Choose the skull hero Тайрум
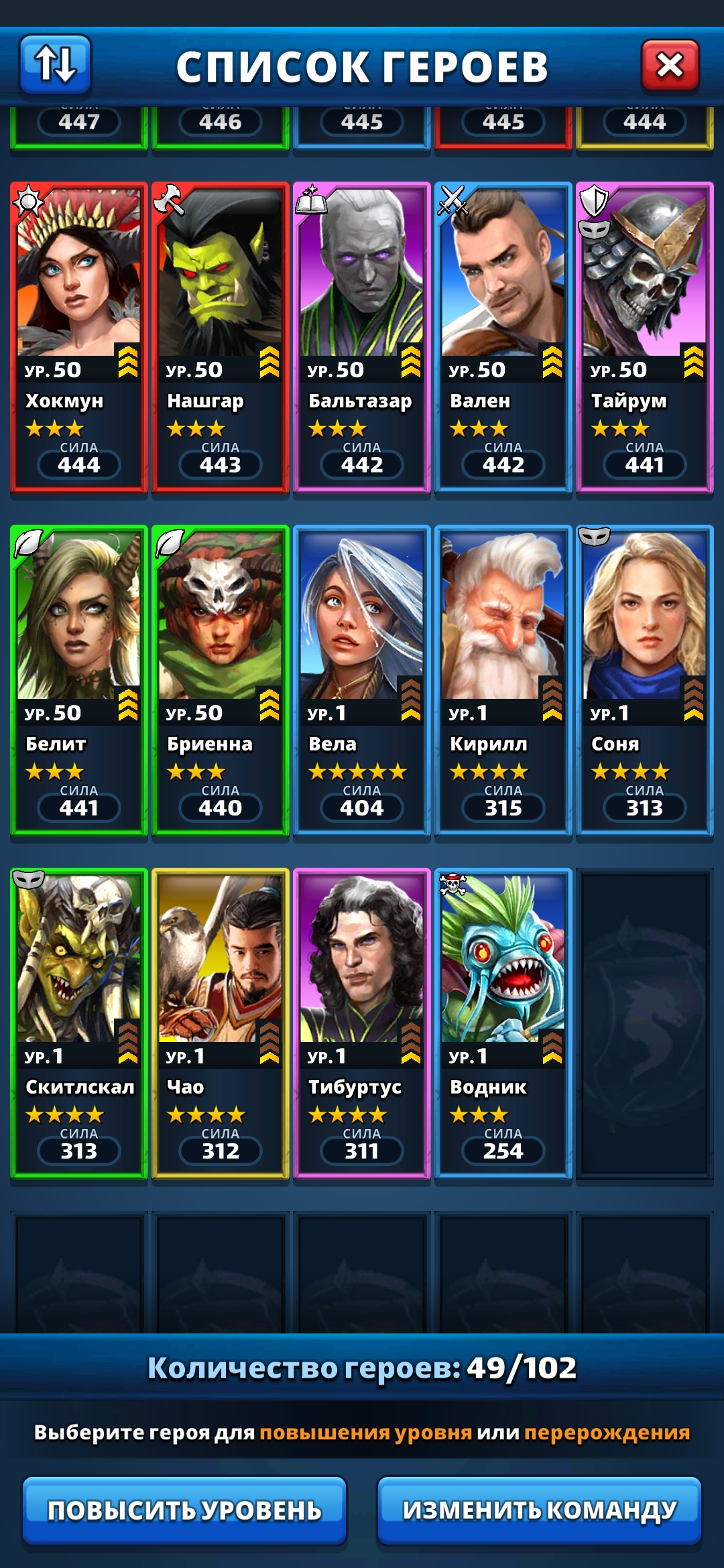 (x=644, y=335)
